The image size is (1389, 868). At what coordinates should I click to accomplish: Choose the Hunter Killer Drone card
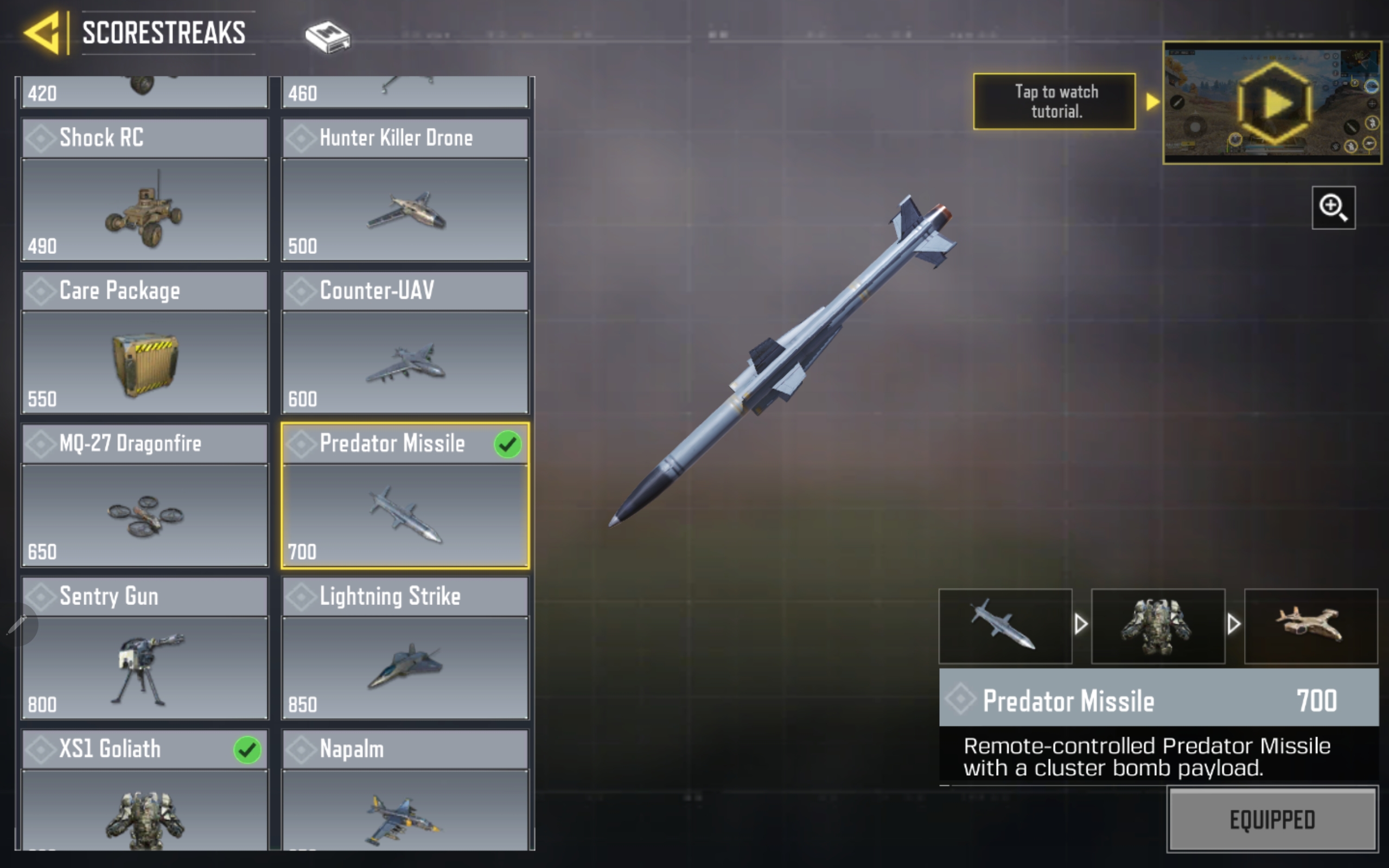click(x=405, y=189)
